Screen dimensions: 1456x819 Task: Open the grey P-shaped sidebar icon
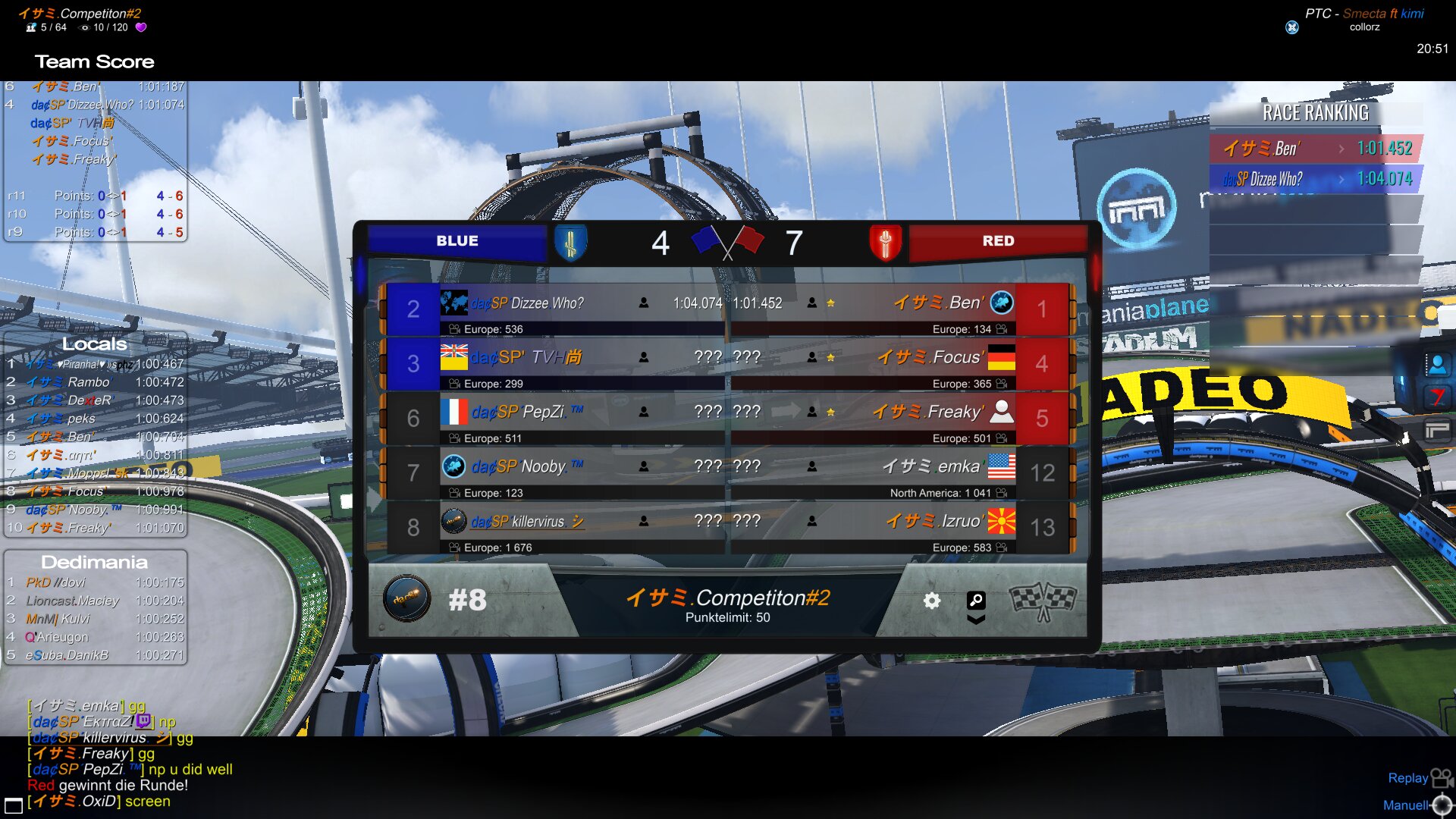[x=1436, y=431]
